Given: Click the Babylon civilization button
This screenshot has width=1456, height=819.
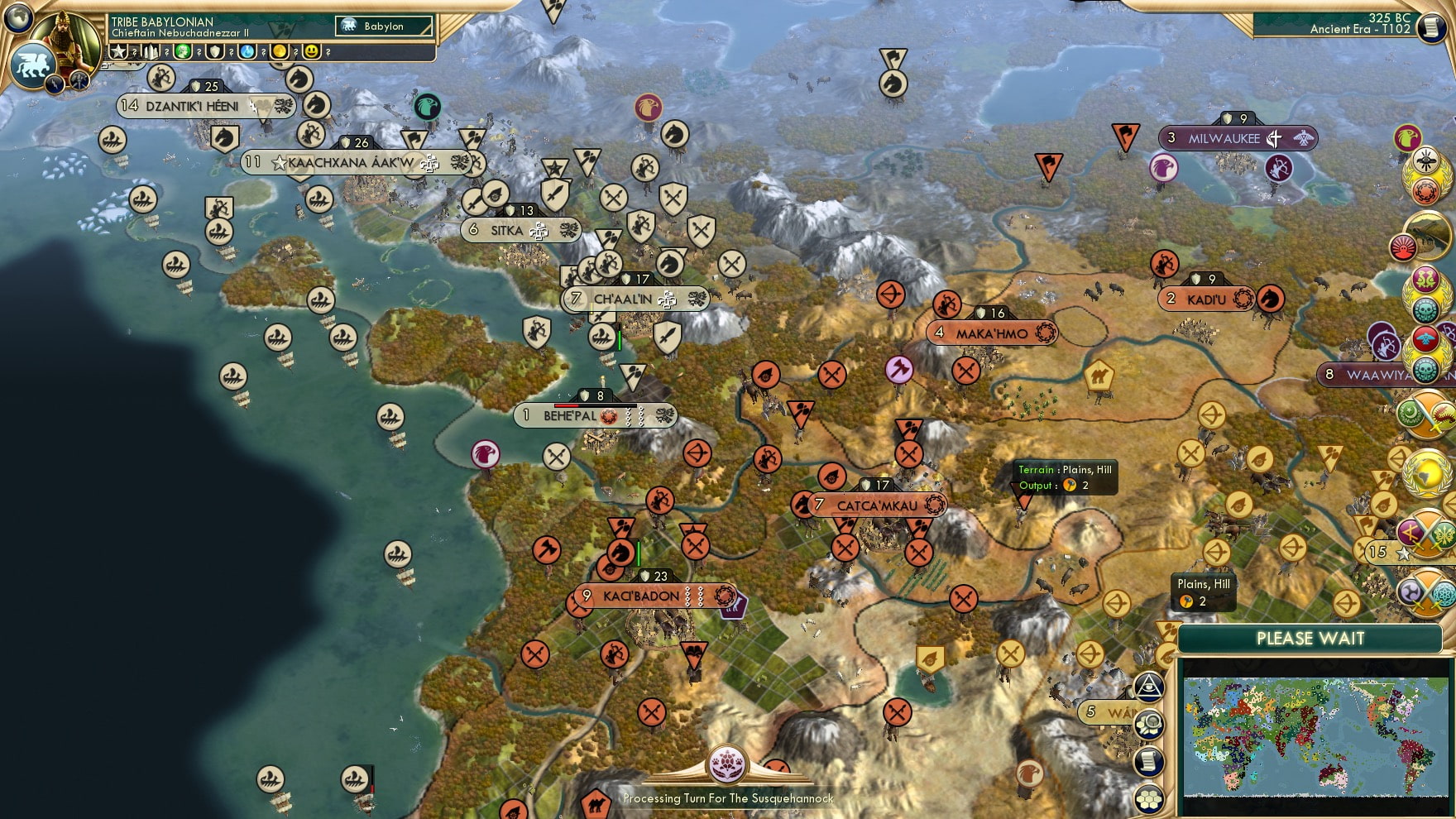Looking at the screenshot, I should tap(384, 26).
